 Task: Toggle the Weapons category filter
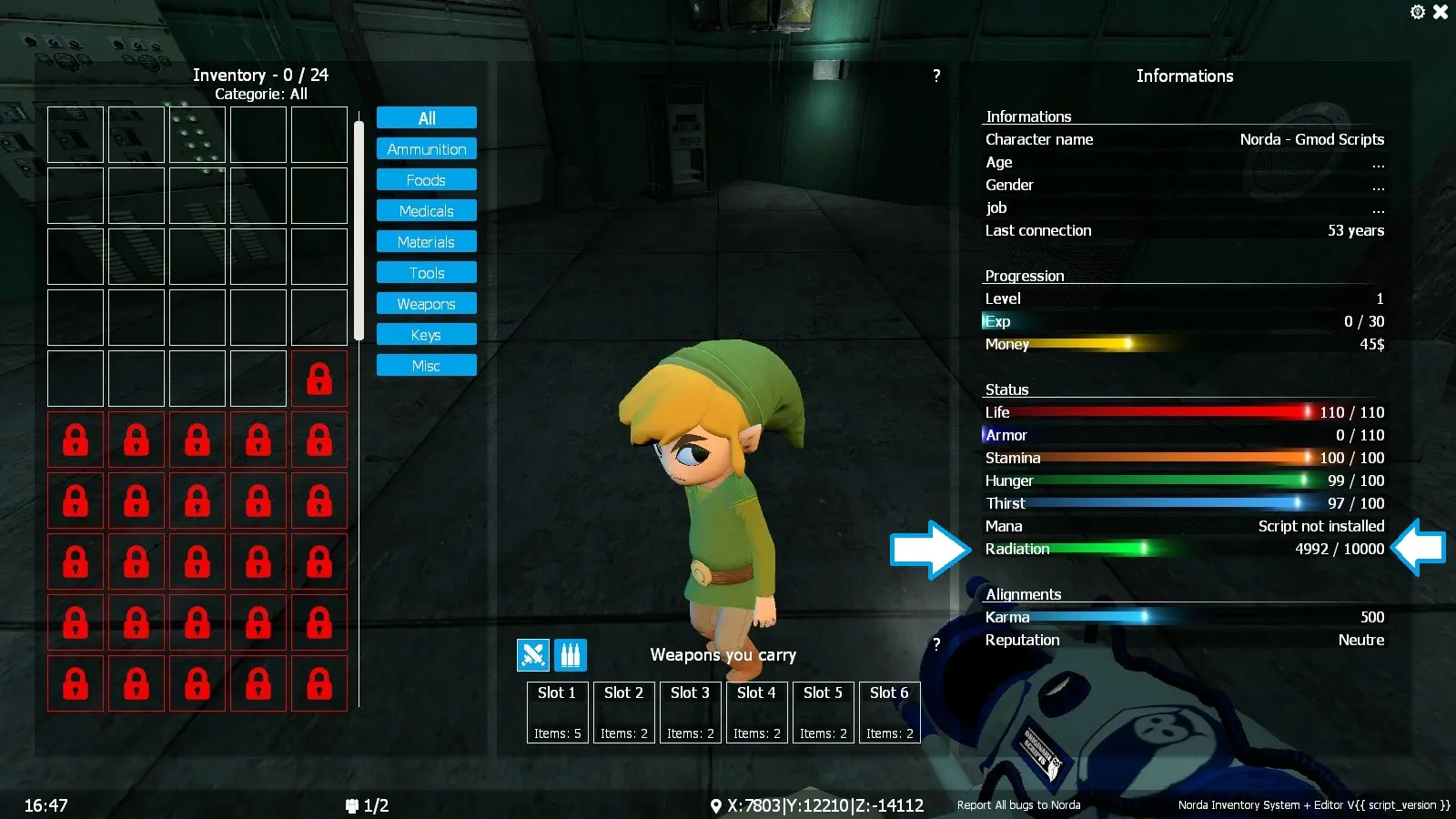coord(426,303)
